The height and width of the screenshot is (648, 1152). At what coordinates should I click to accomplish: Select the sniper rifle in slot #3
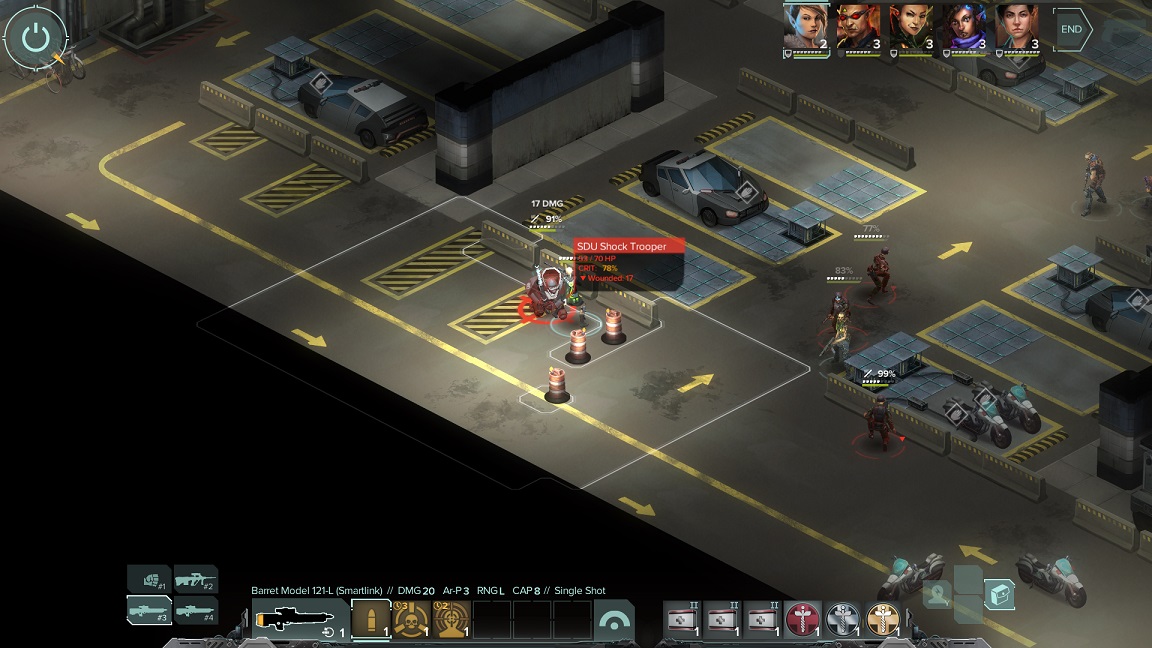coord(148,609)
